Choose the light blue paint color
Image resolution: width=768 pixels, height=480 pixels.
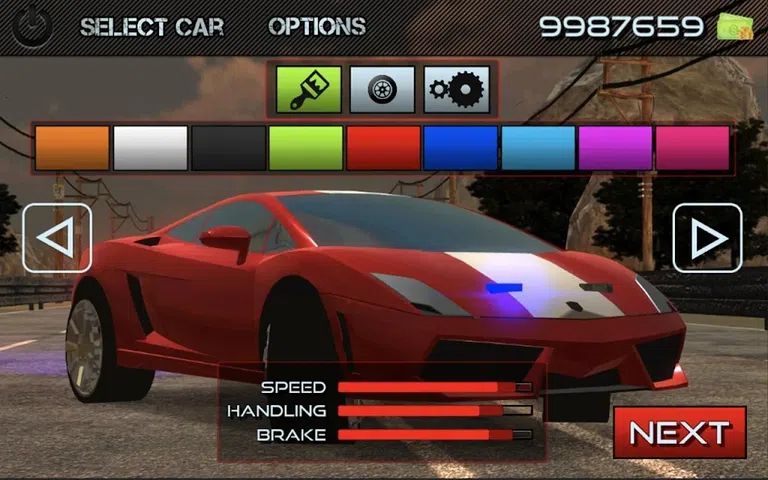pos(538,148)
